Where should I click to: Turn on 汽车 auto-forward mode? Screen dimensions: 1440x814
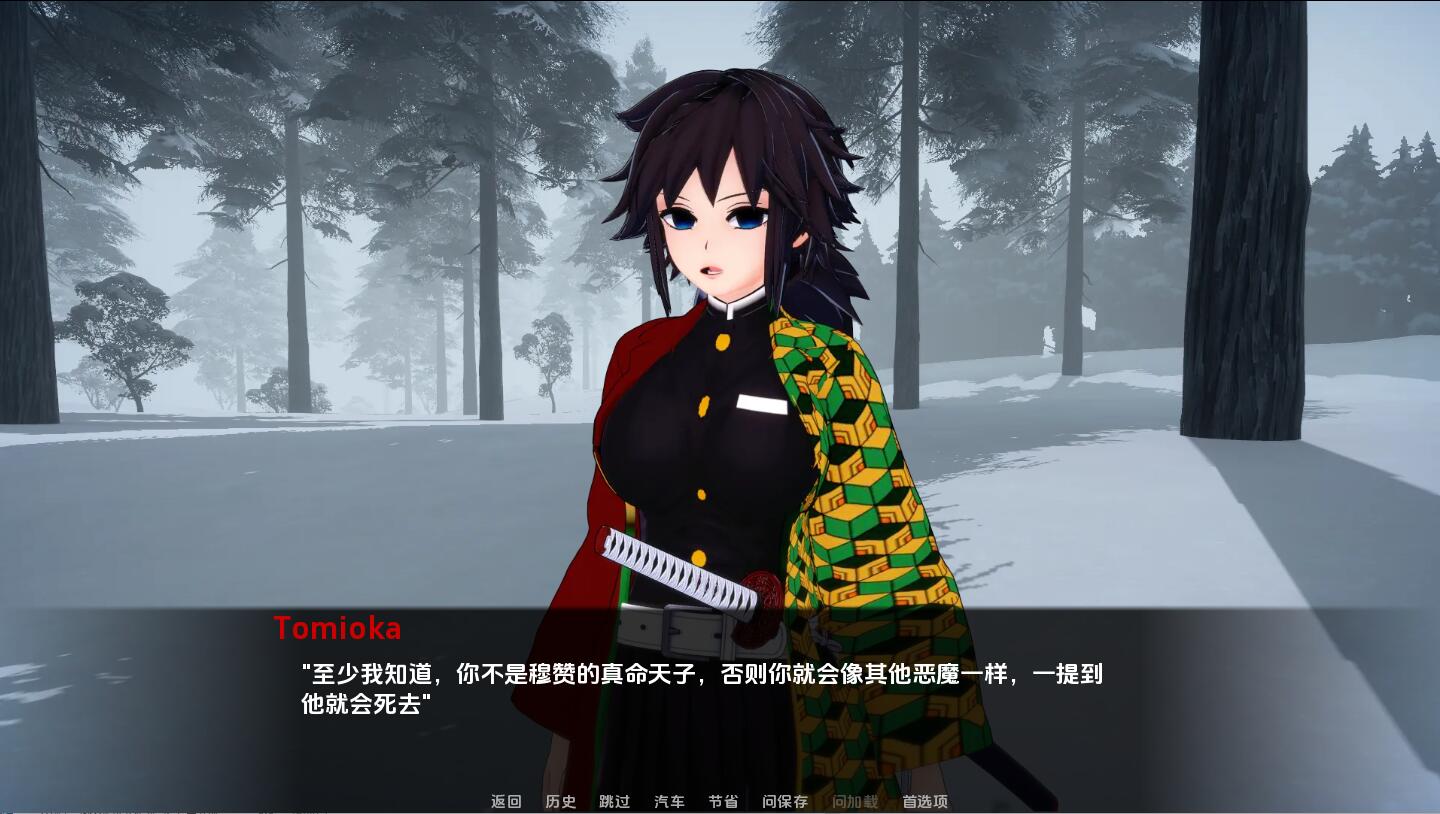668,801
